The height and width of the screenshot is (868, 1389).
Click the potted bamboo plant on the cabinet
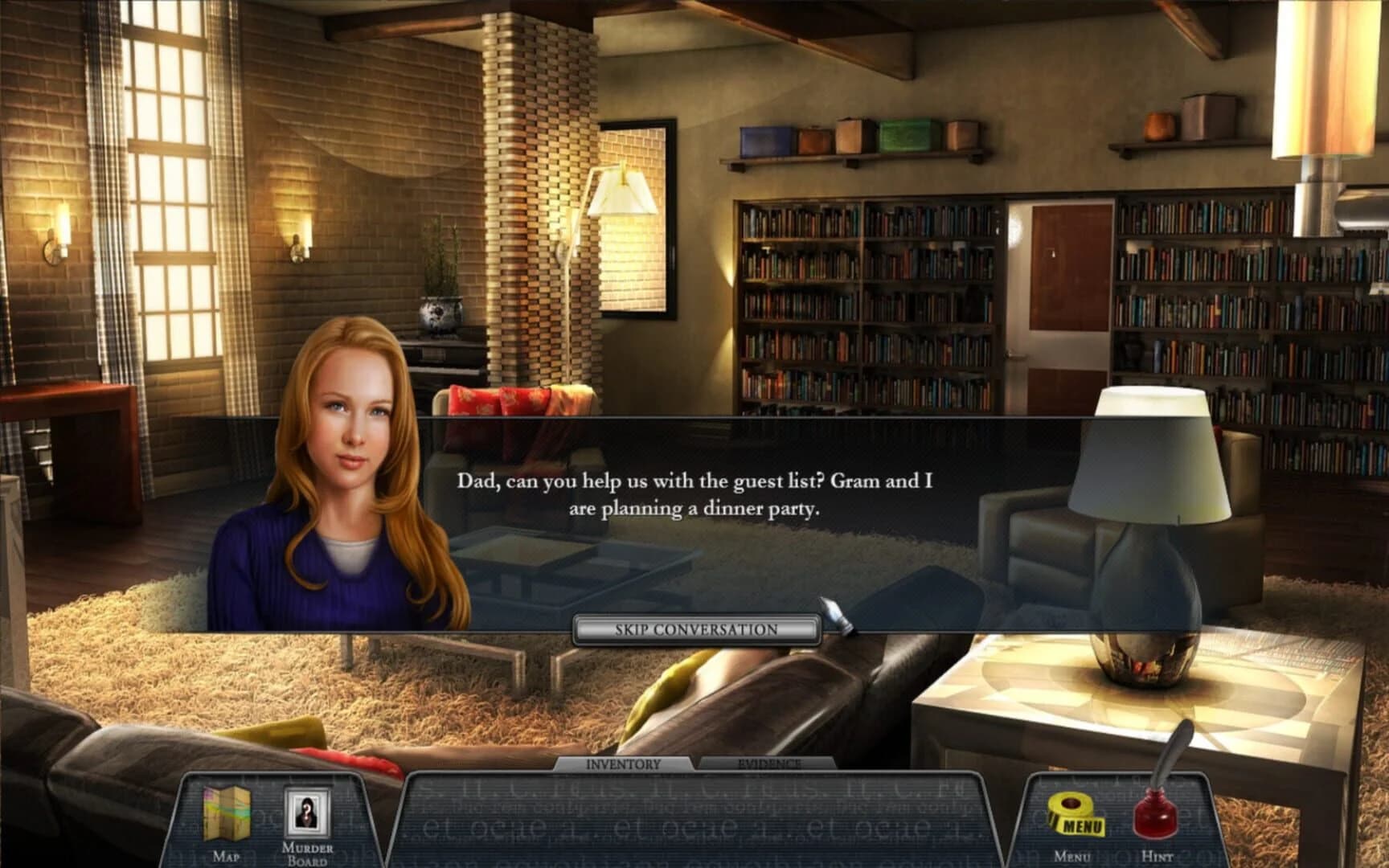(x=438, y=297)
